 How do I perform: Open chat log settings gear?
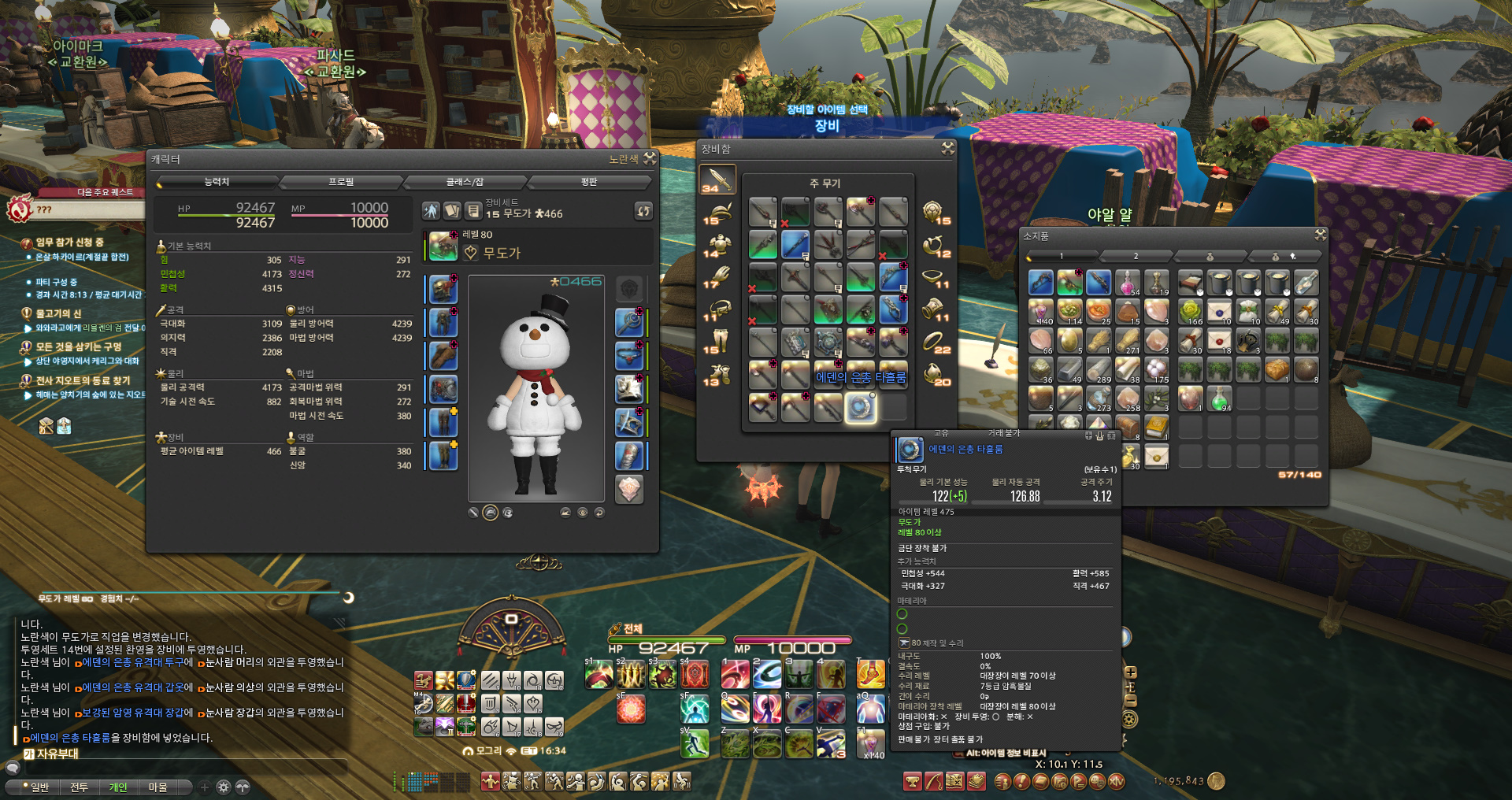[224, 787]
